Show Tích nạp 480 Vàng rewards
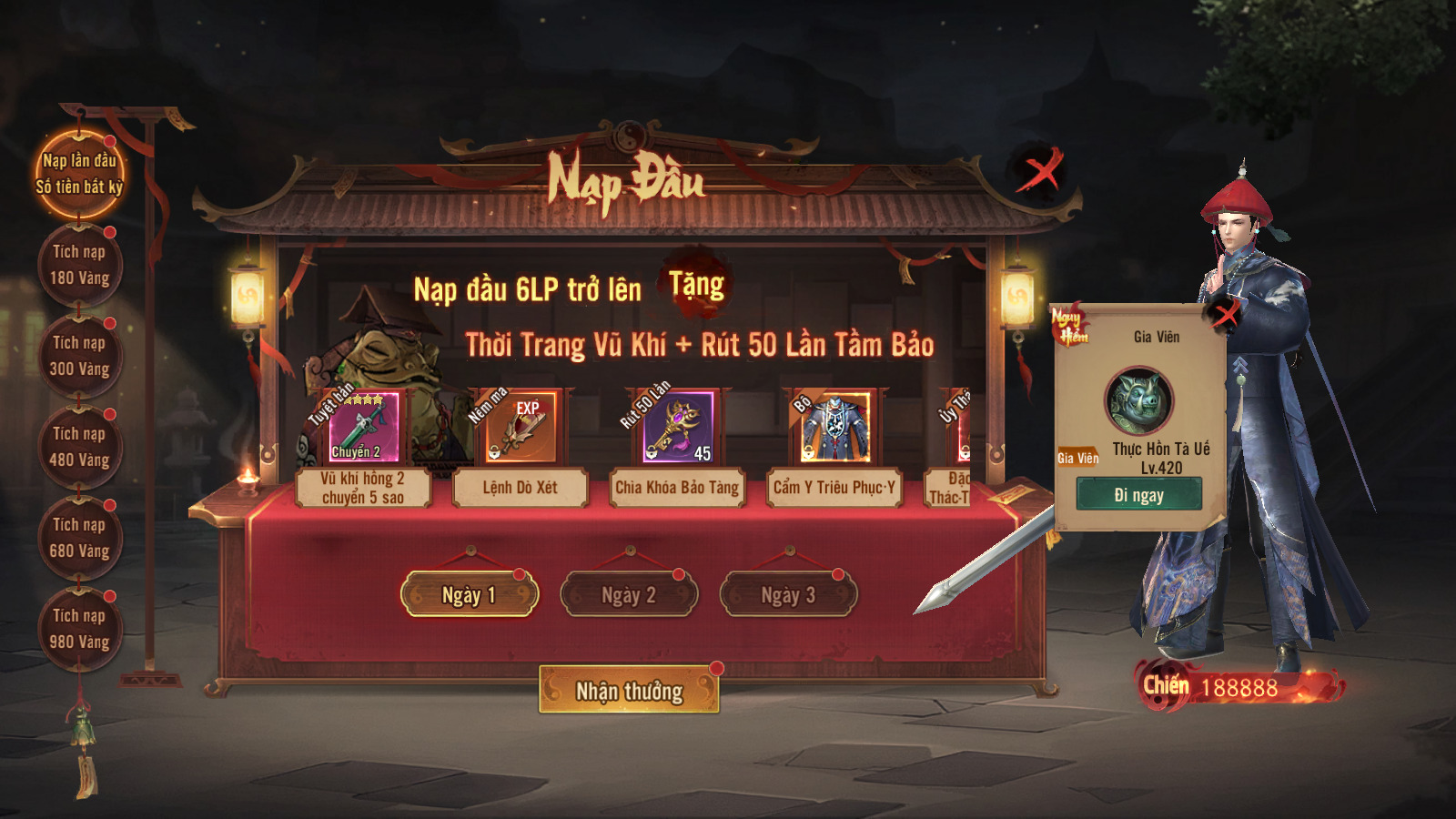Screen dimensions: 1456x819 point(79,447)
